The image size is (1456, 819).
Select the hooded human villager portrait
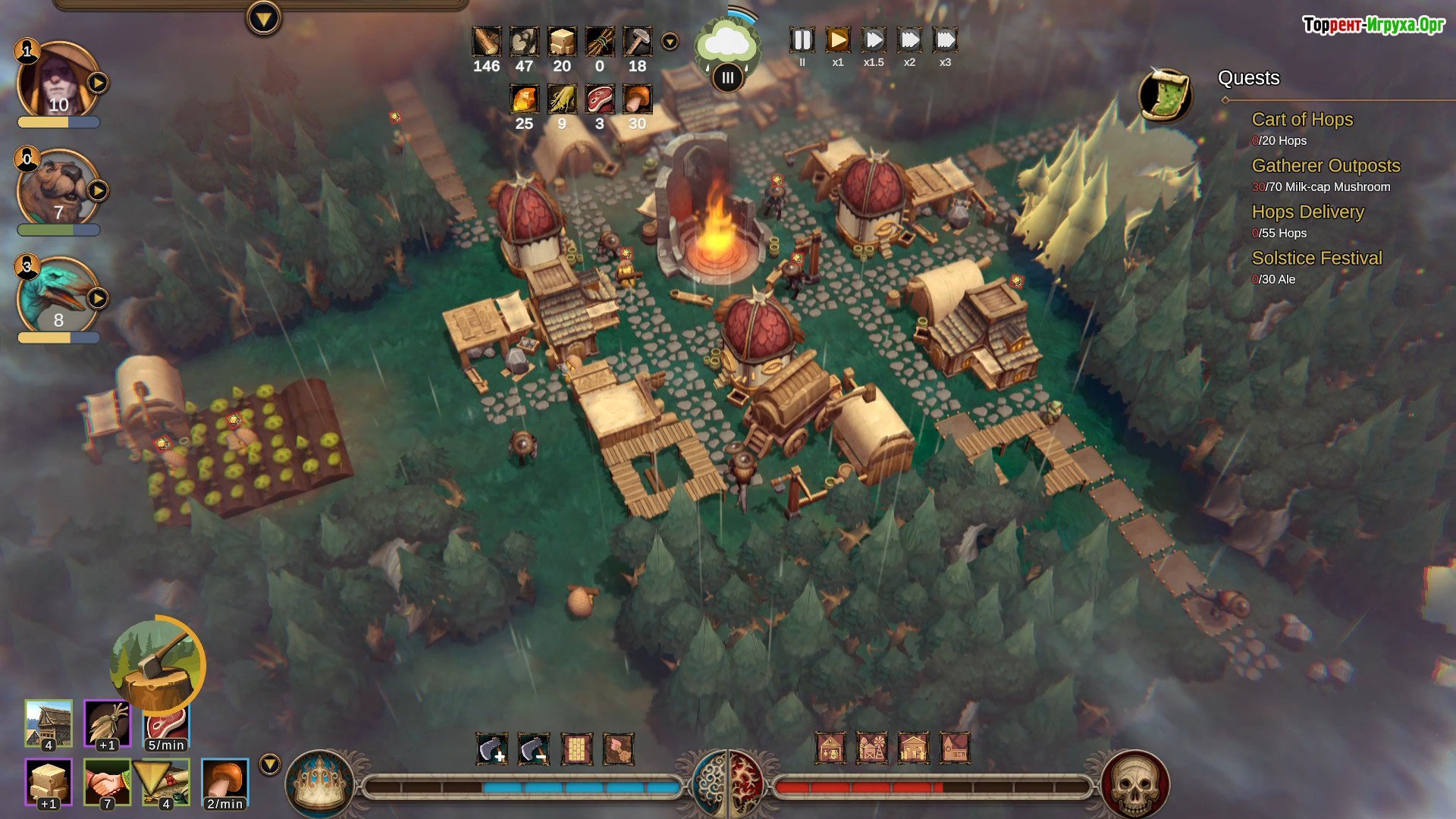click(x=58, y=80)
